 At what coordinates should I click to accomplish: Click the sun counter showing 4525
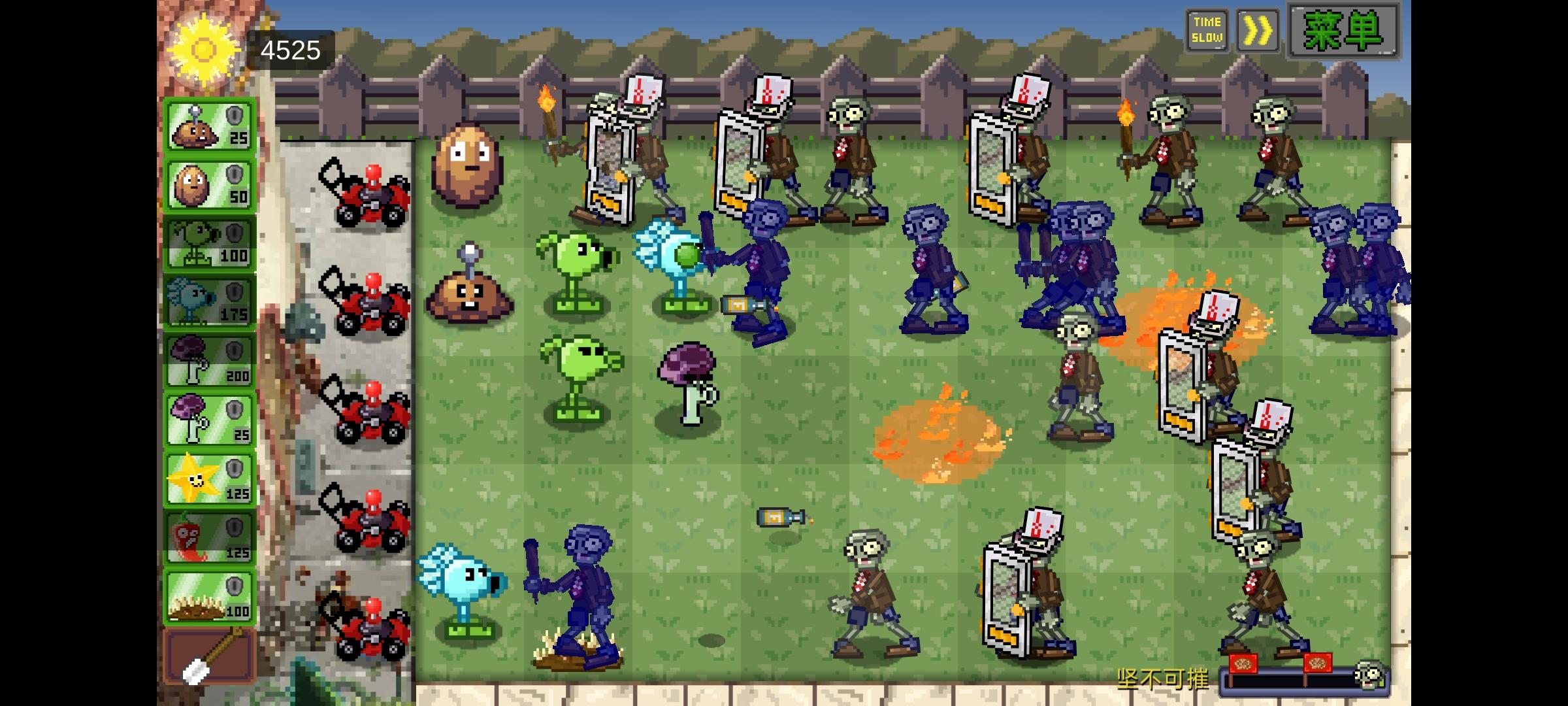click(x=289, y=49)
